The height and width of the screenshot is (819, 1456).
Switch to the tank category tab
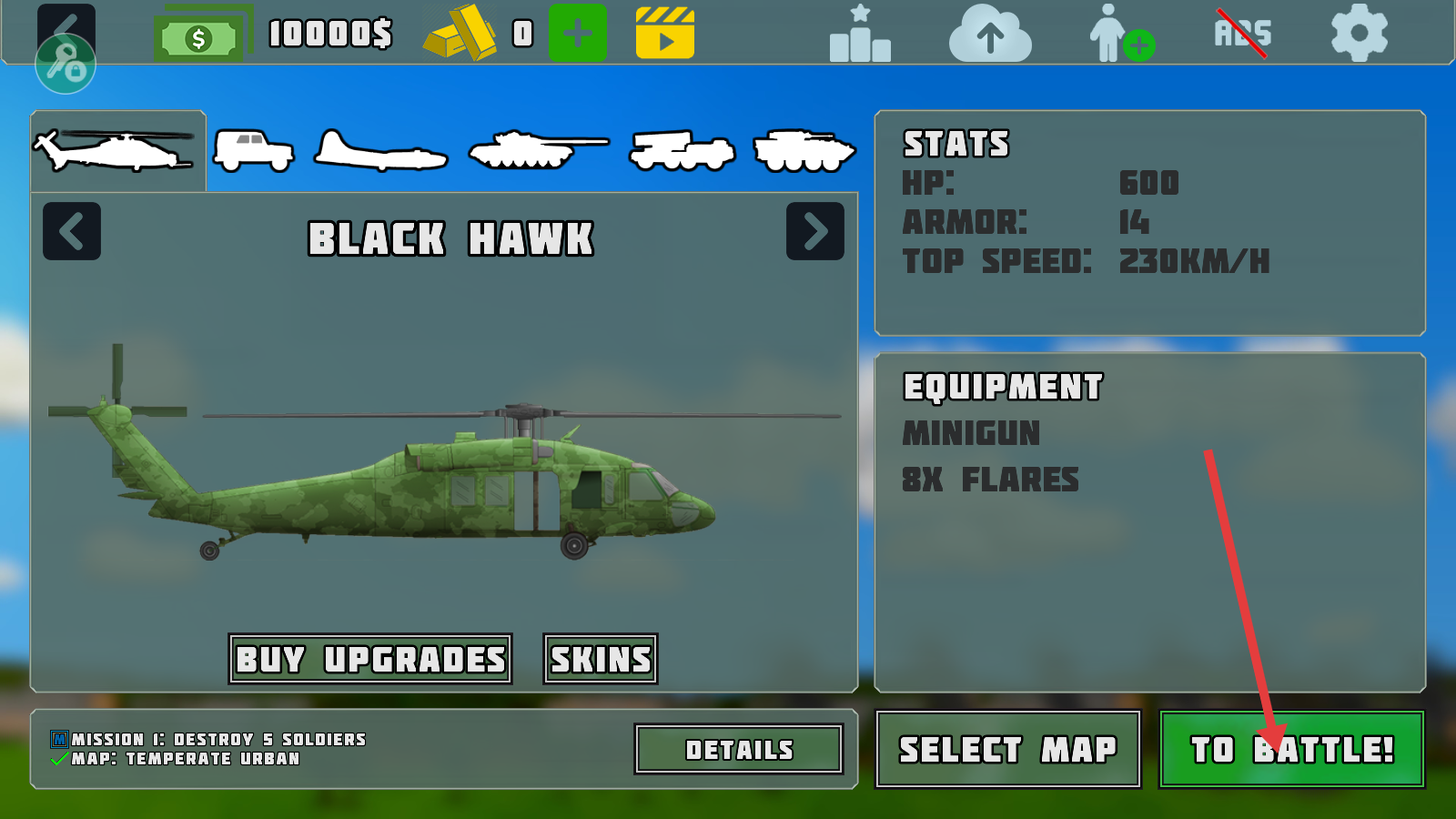click(x=537, y=151)
